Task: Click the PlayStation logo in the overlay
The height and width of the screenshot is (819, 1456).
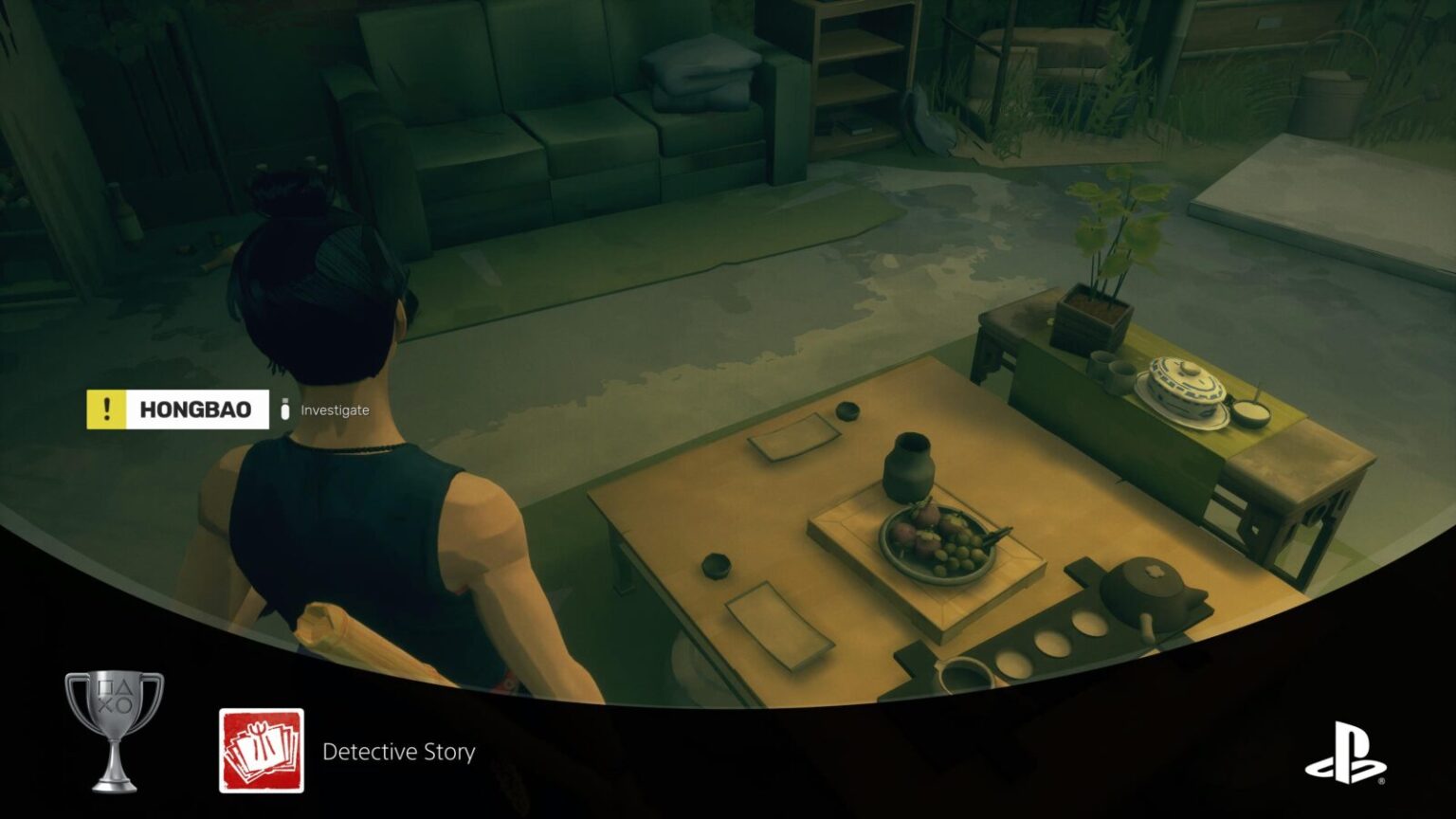Action: pos(1346,753)
